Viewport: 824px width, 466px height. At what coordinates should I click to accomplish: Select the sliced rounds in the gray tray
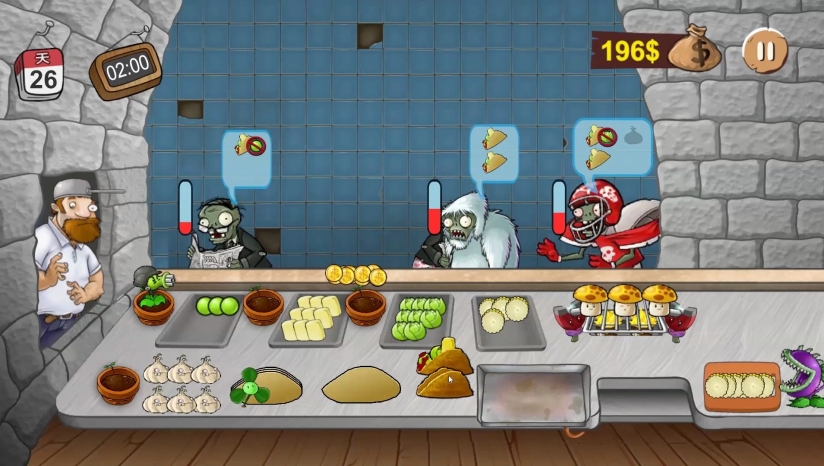click(x=506, y=316)
